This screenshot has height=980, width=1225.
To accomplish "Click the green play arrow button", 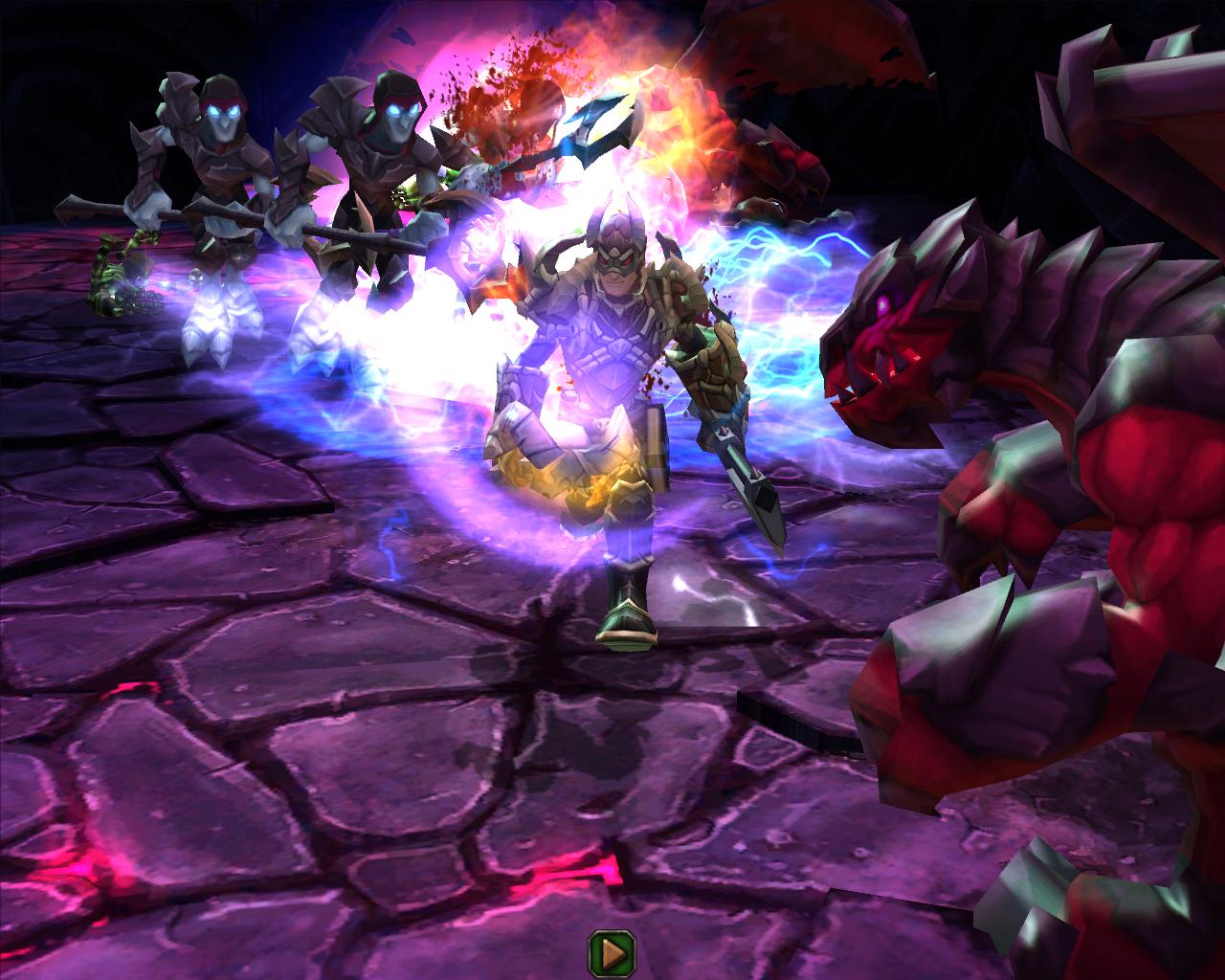I will pos(612,950).
